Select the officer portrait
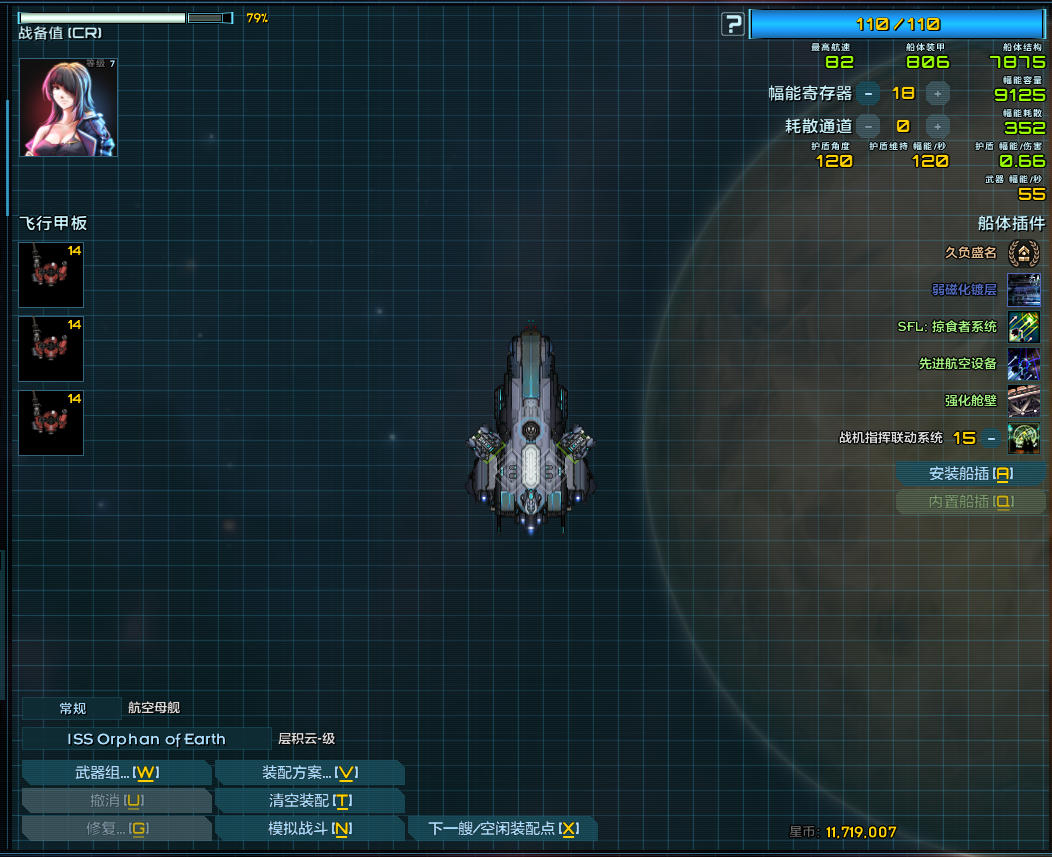This screenshot has width=1052, height=857. 68,107
